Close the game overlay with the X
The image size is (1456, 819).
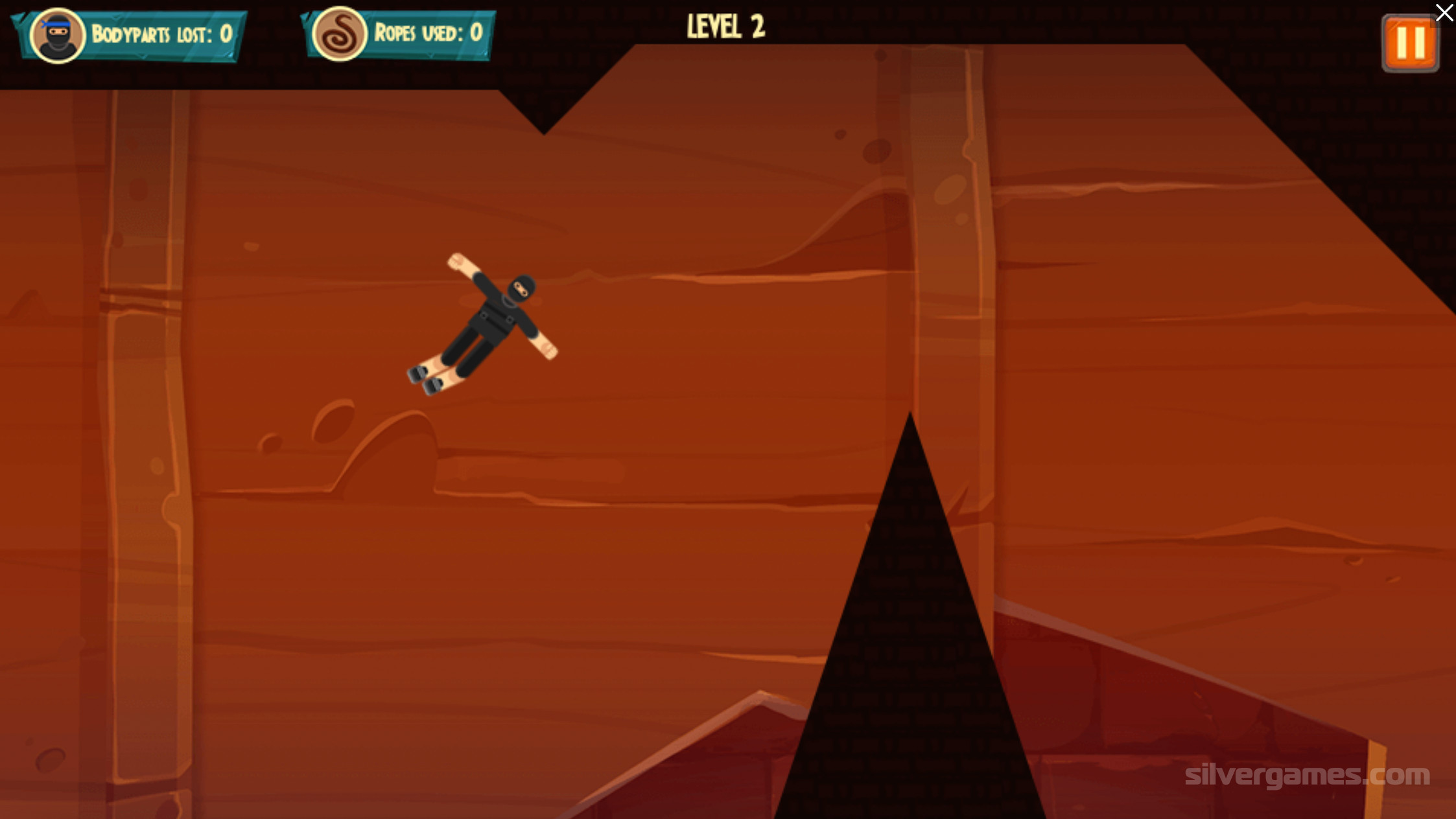[x=1444, y=12]
